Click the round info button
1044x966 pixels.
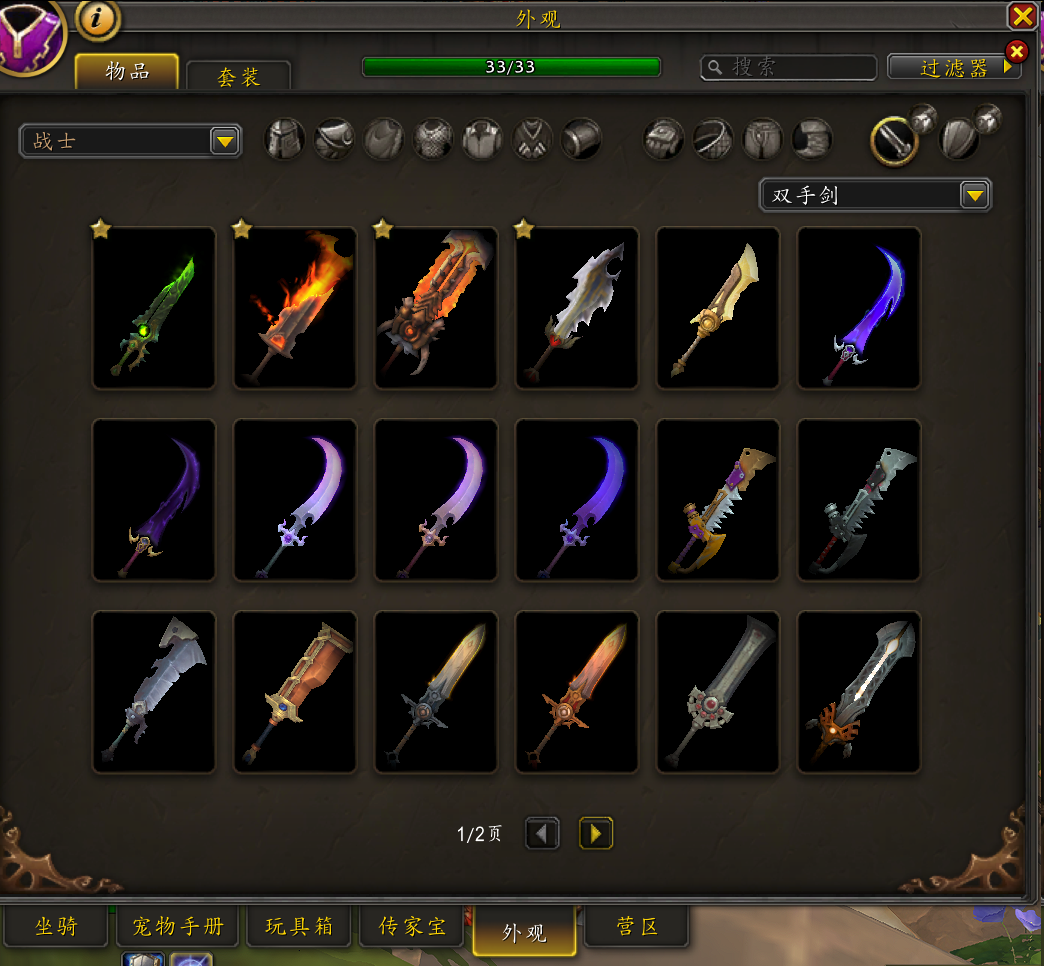click(98, 18)
